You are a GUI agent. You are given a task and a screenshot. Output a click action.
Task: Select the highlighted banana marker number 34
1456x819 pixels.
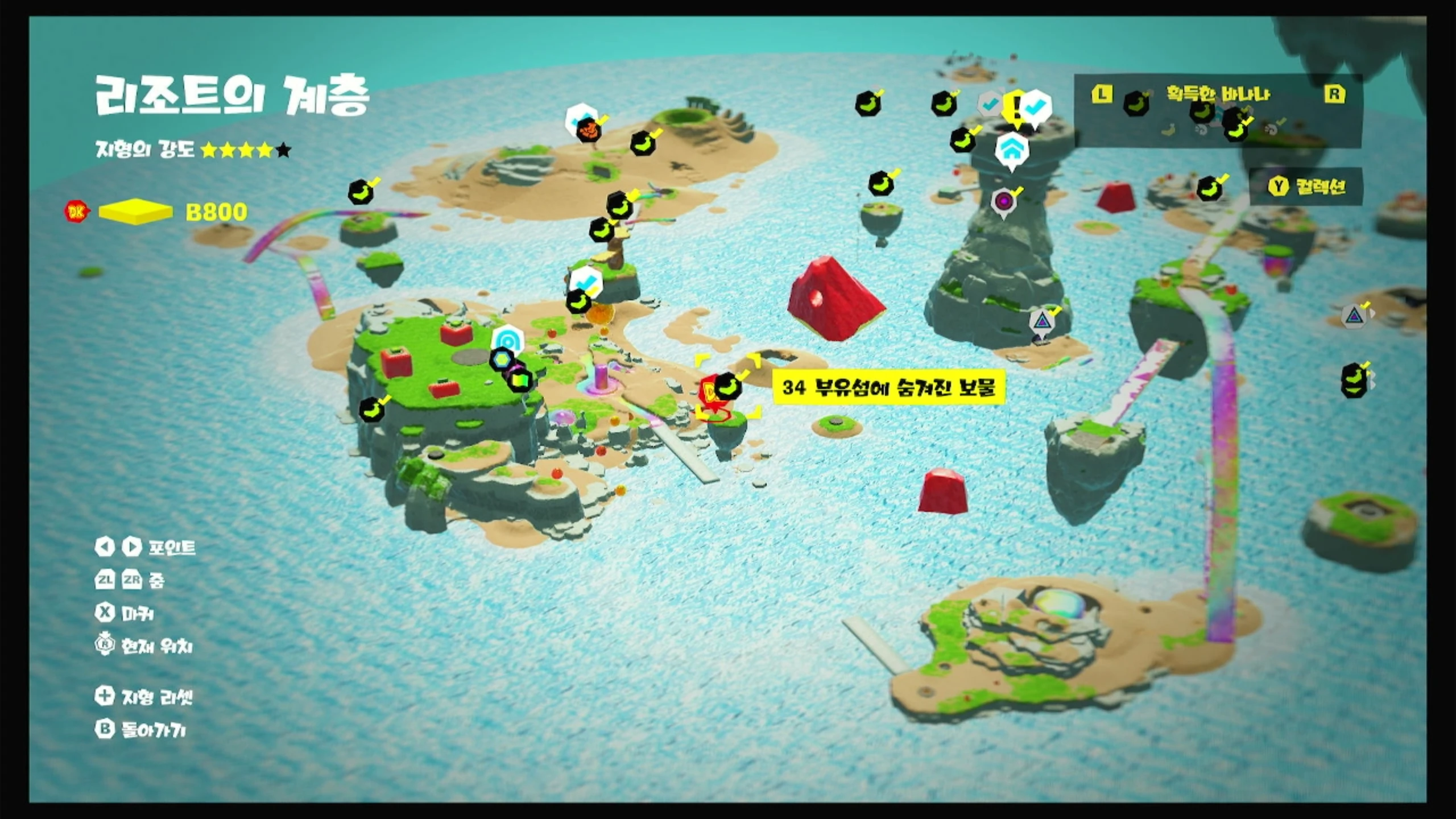[727, 387]
